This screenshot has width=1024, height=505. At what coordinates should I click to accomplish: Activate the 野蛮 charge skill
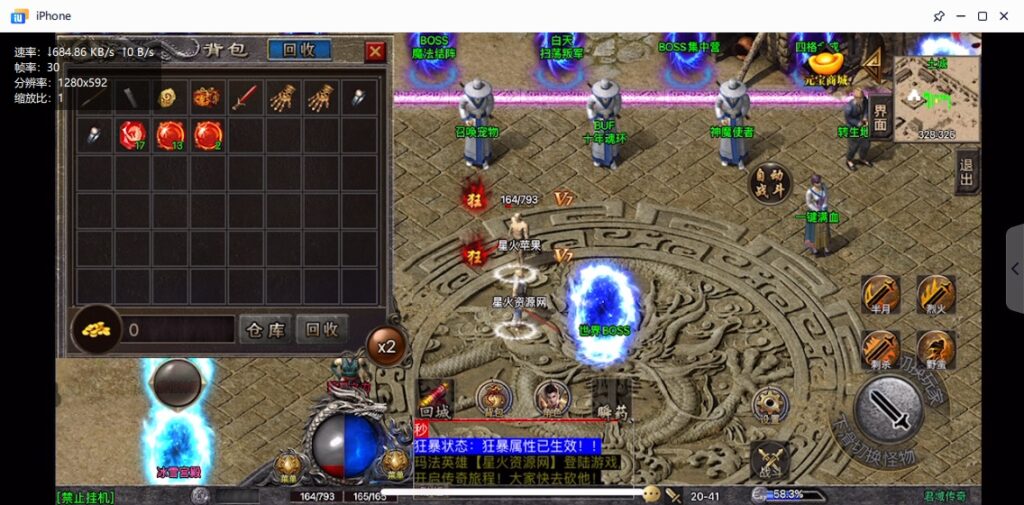point(936,349)
